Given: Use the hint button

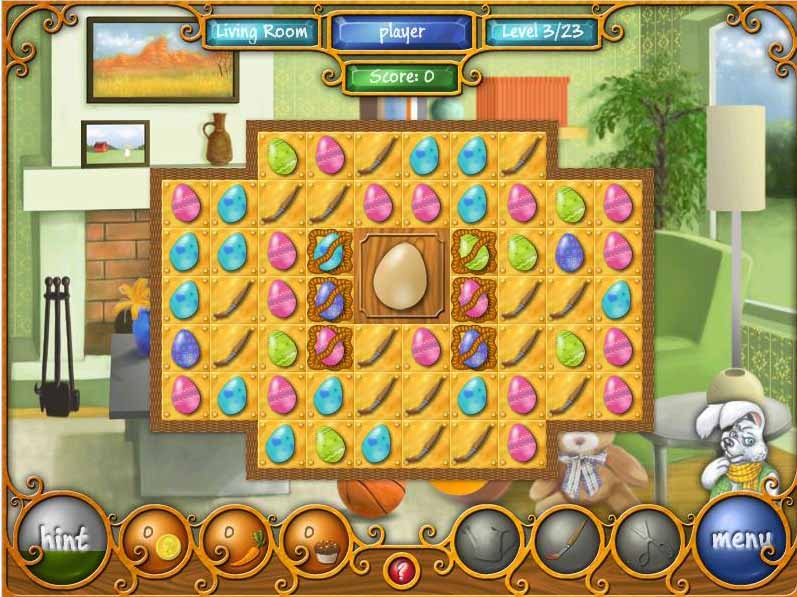Looking at the screenshot, I should click(63, 540).
